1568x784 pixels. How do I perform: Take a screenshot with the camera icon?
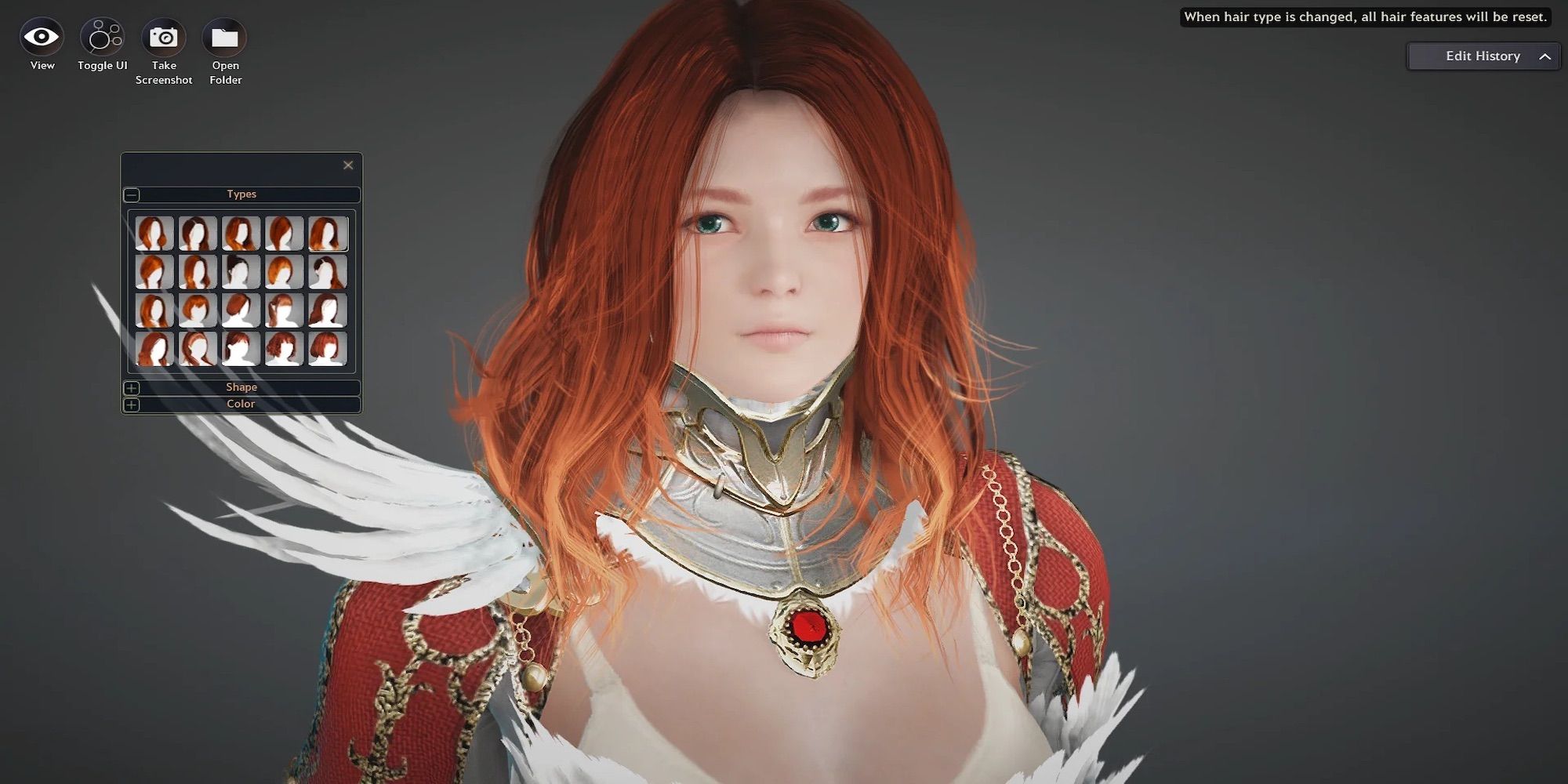pos(163,35)
